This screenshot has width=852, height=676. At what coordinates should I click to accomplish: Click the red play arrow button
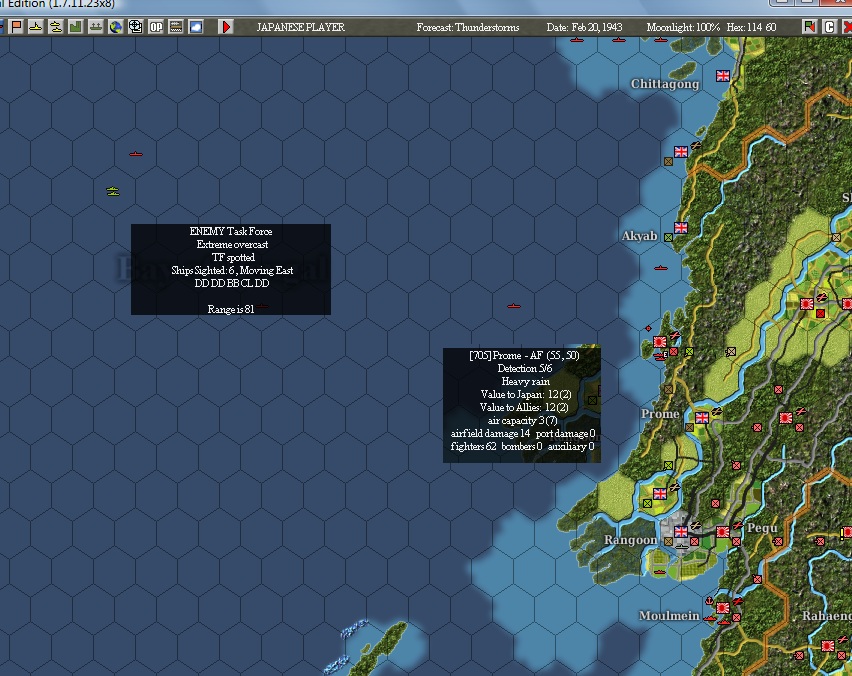coord(227,27)
